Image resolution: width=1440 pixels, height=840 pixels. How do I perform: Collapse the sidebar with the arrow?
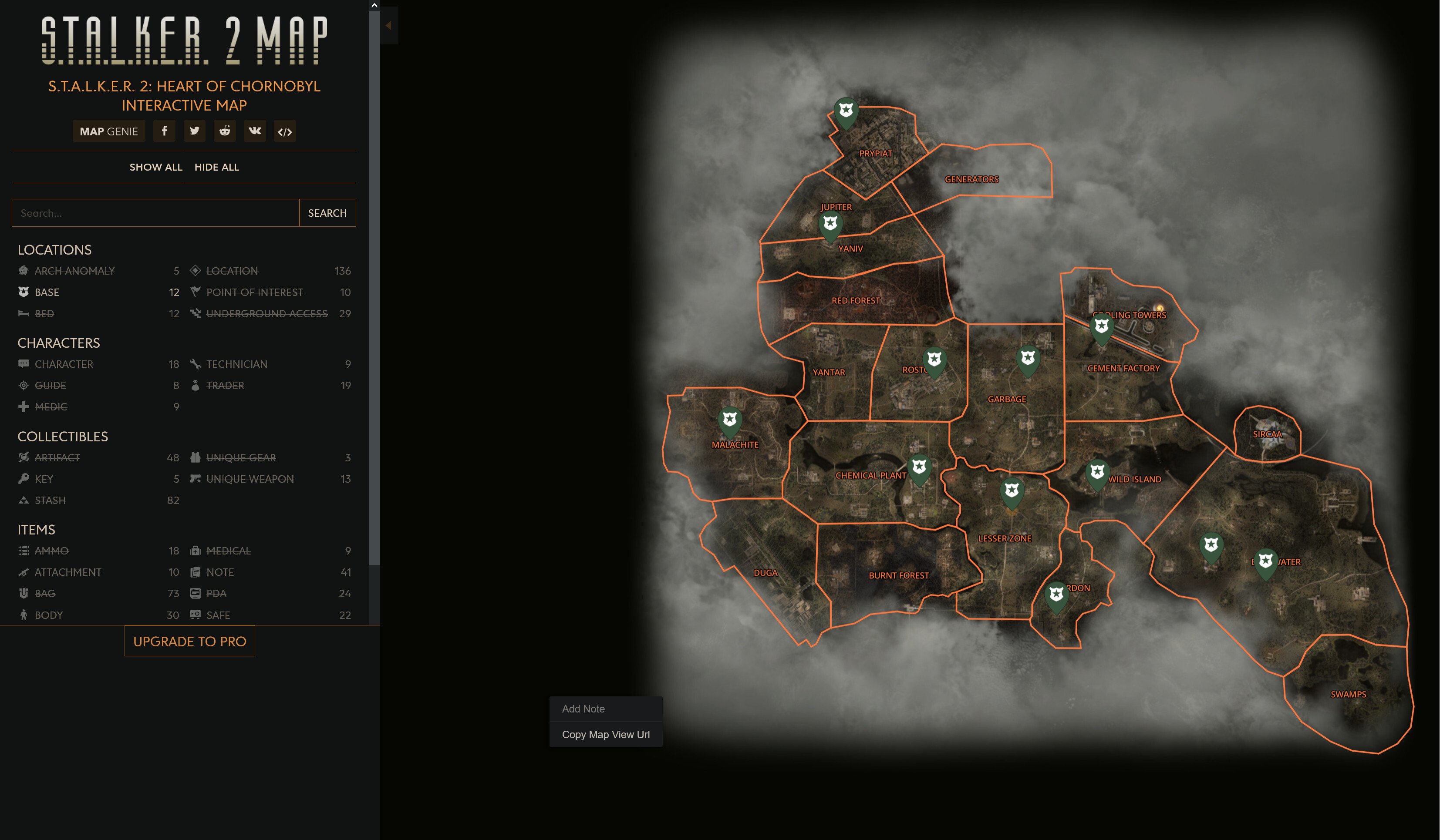click(388, 25)
